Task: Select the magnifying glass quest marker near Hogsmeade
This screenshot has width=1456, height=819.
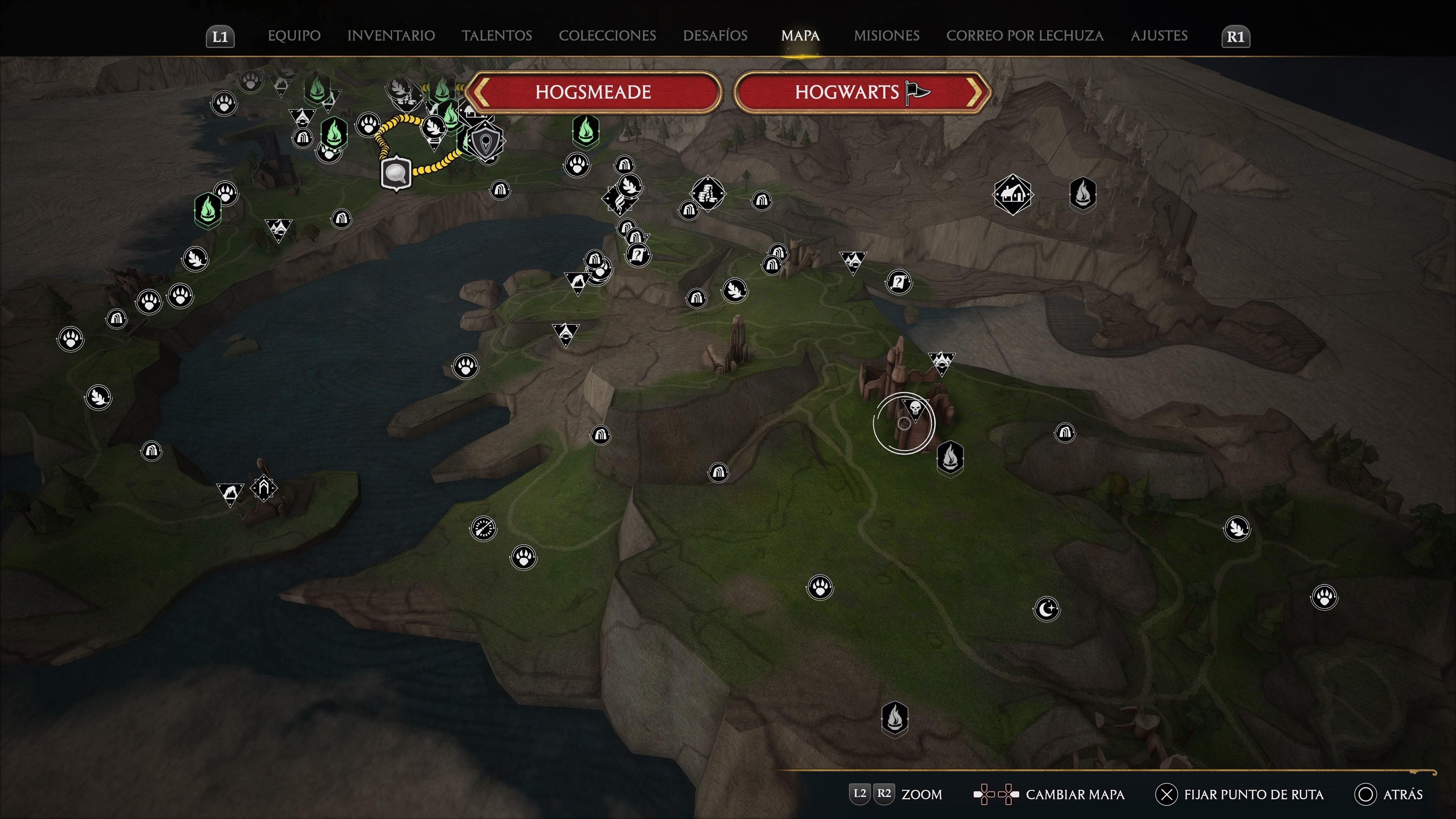Action: pyautogui.click(x=395, y=173)
